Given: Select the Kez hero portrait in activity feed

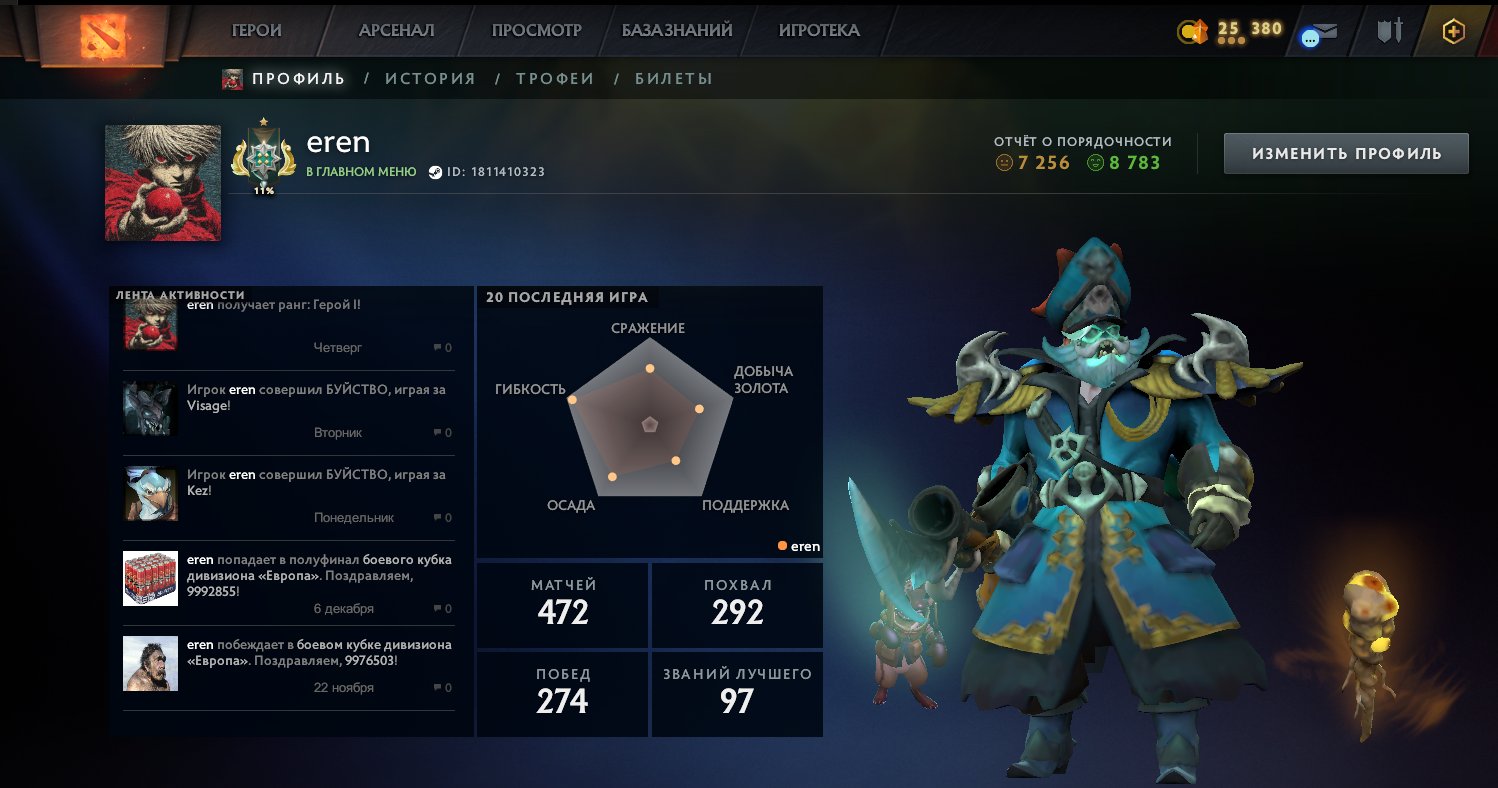Looking at the screenshot, I should click(150, 493).
